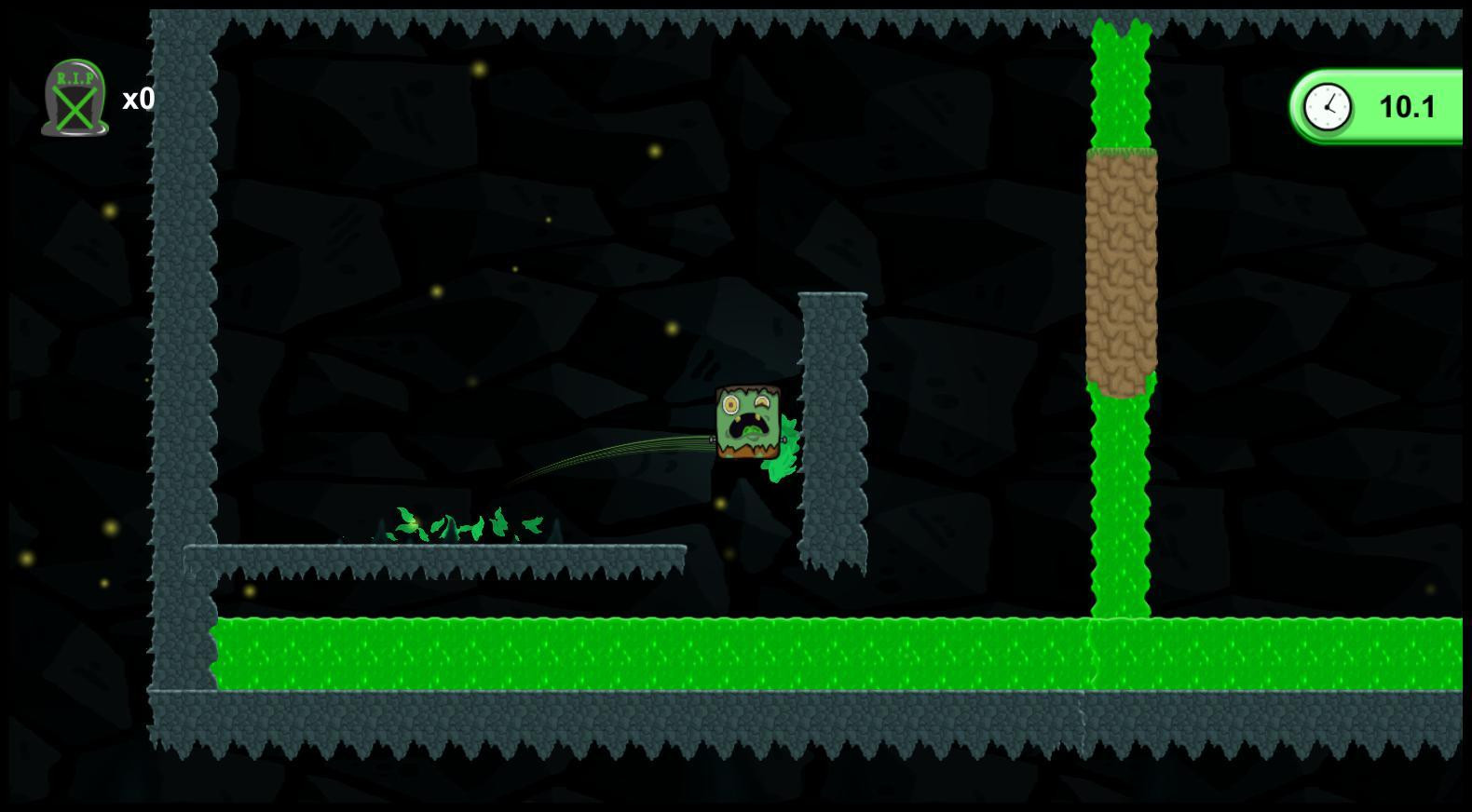Open the vine column where it meets the slime floor

click(1121, 619)
